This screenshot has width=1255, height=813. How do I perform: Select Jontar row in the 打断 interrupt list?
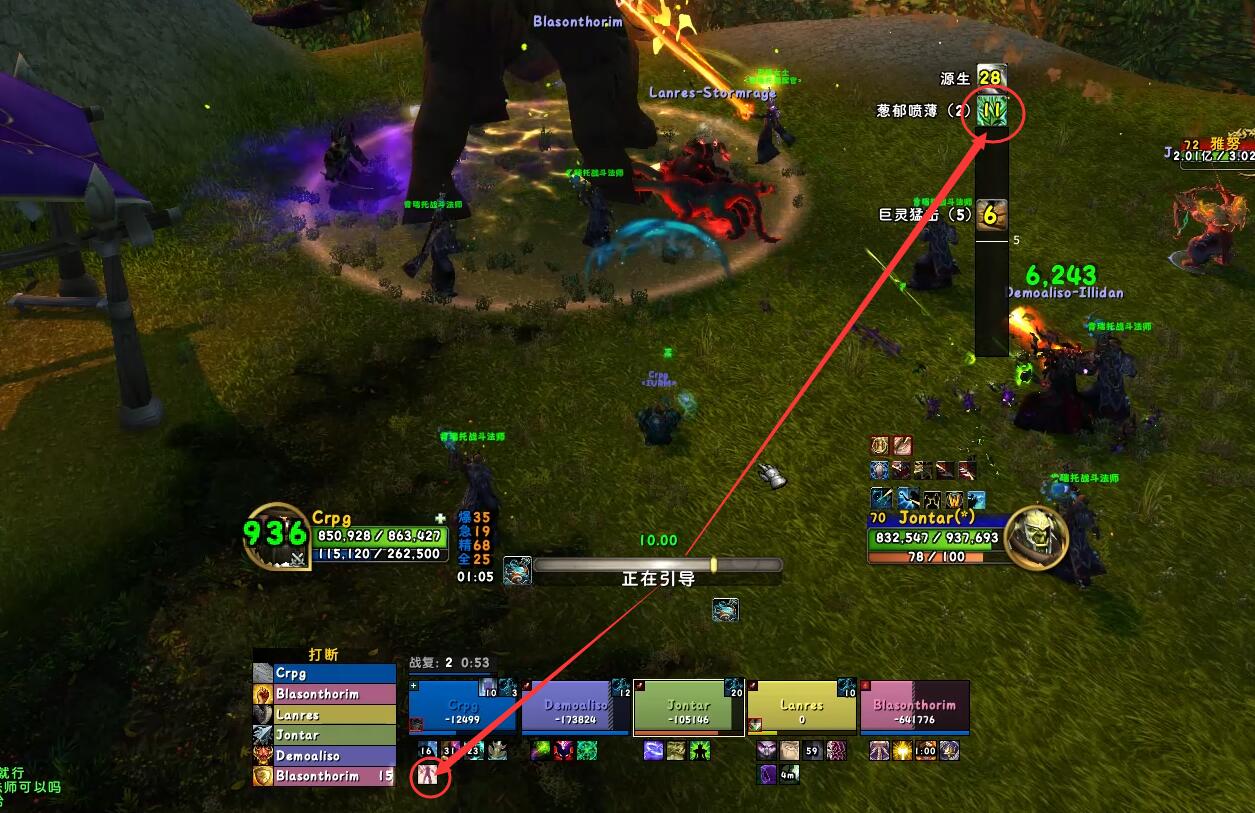tap(324, 735)
